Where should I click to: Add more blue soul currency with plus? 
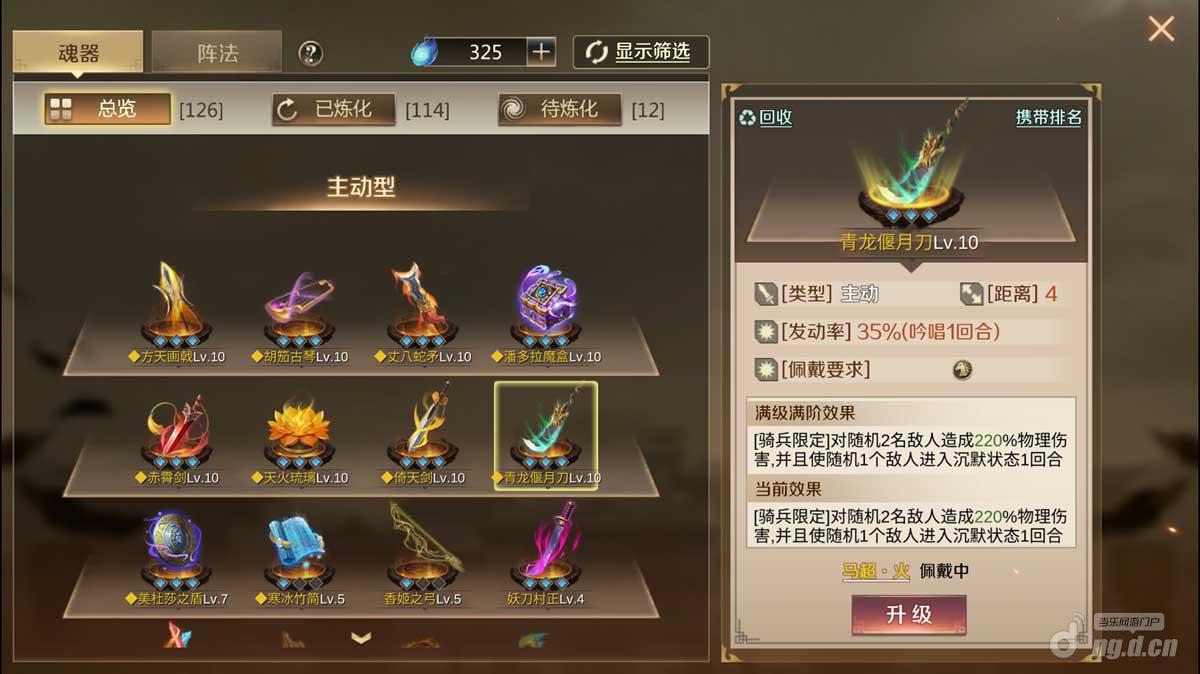pyautogui.click(x=541, y=52)
